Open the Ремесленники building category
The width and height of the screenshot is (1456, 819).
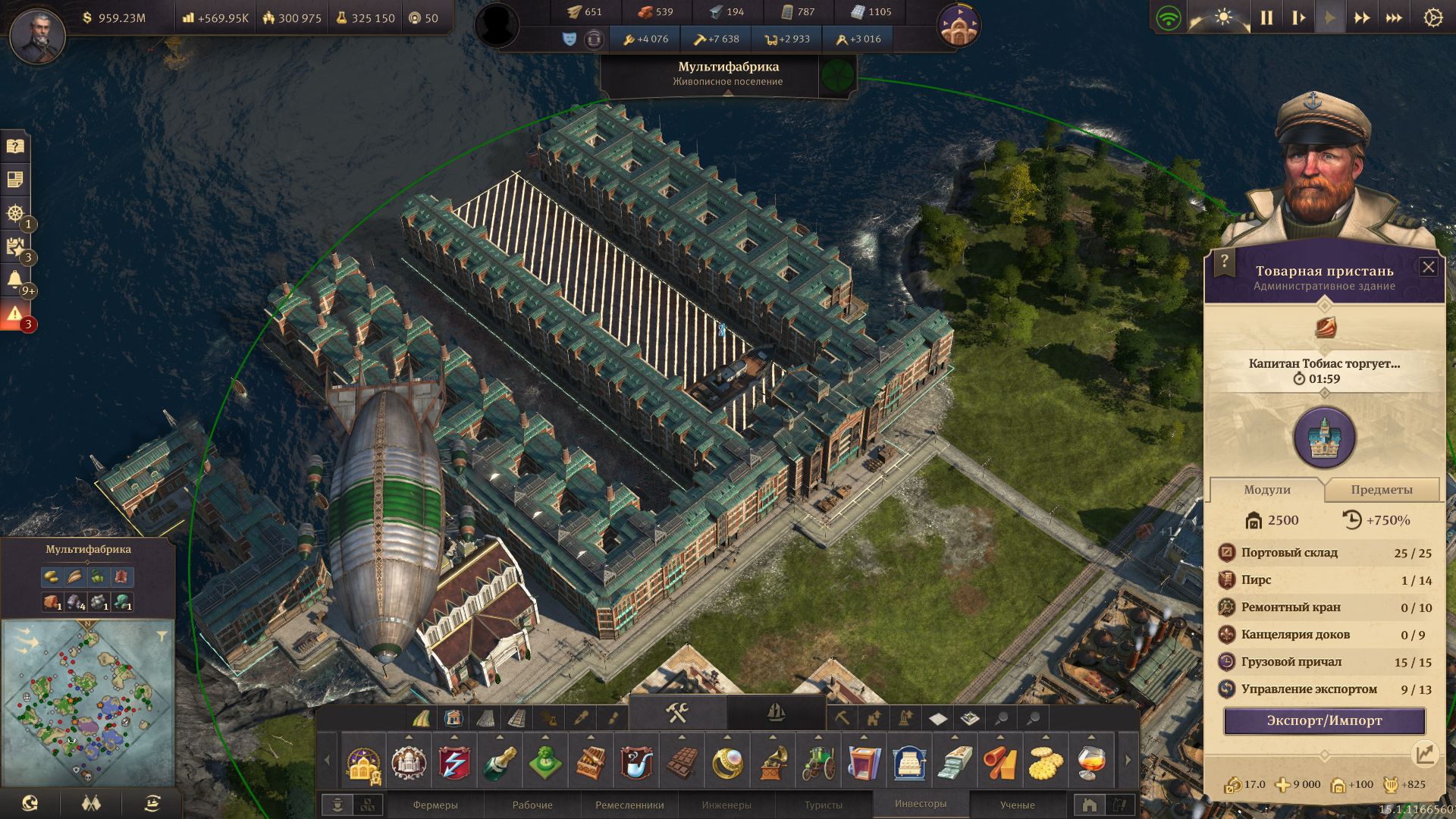tap(629, 805)
